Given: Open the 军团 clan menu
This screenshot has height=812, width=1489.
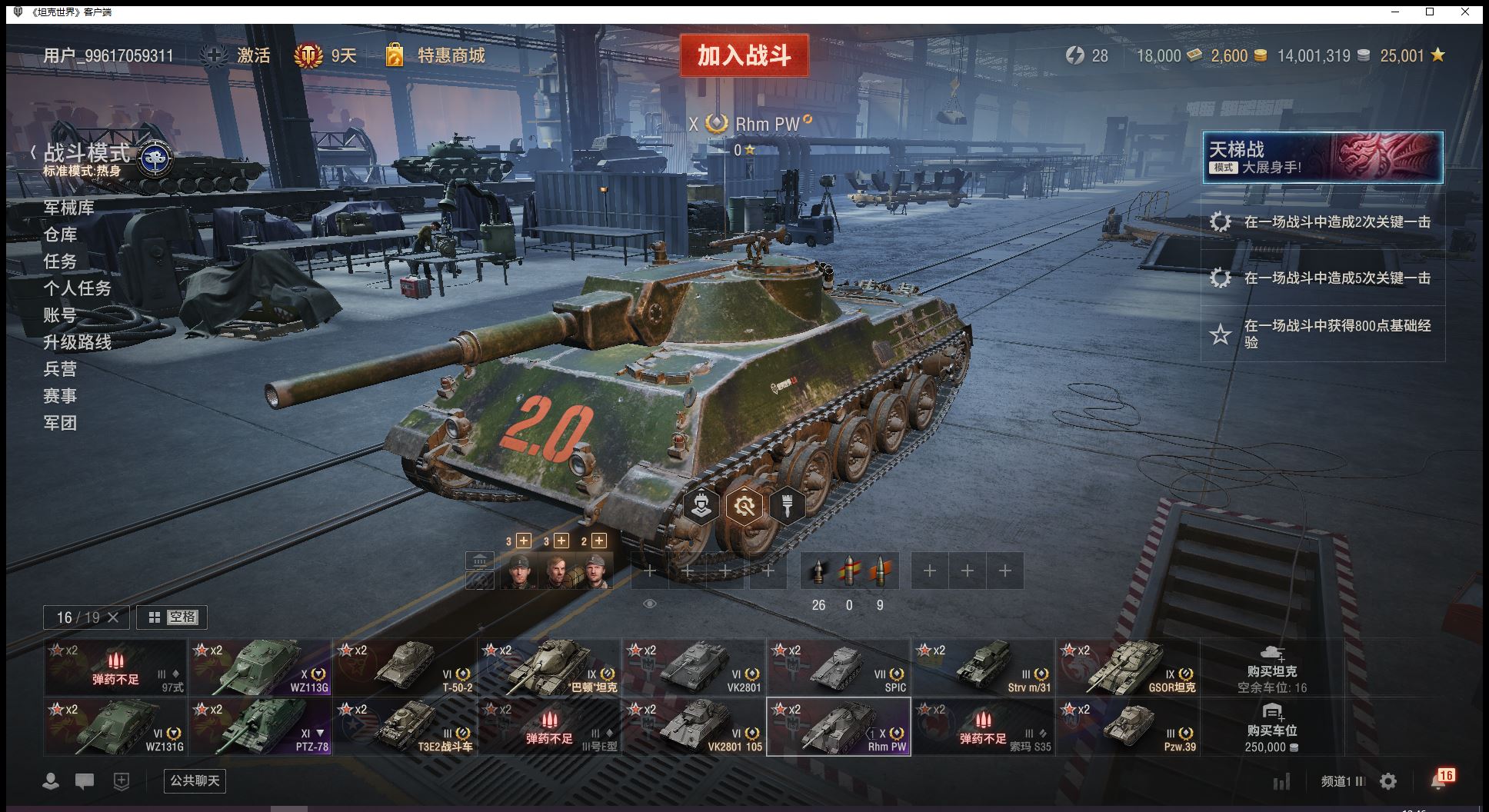Looking at the screenshot, I should pyautogui.click(x=60, y=423).
